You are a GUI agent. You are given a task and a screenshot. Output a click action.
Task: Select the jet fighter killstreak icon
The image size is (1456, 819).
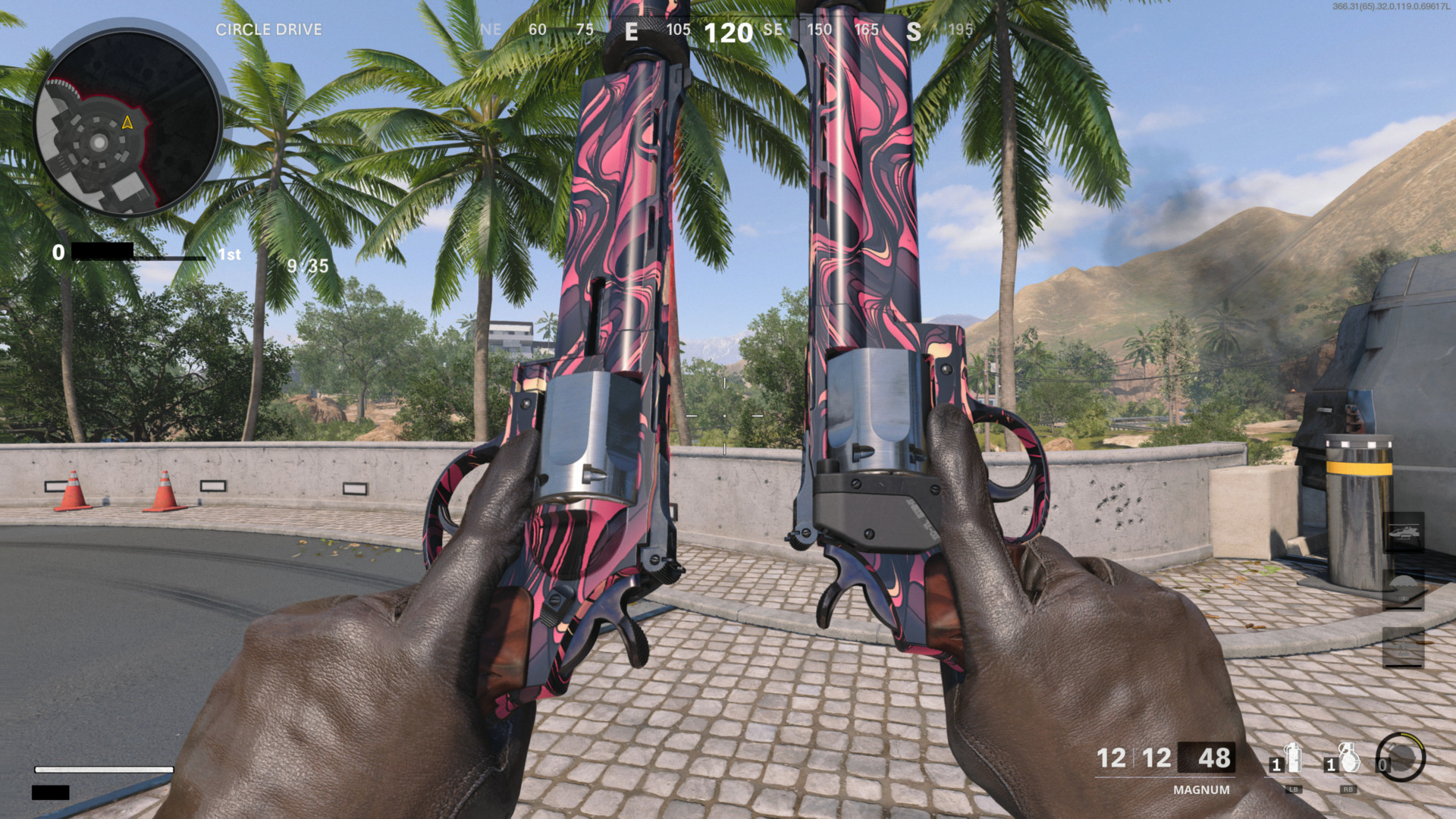point(1403,645)
